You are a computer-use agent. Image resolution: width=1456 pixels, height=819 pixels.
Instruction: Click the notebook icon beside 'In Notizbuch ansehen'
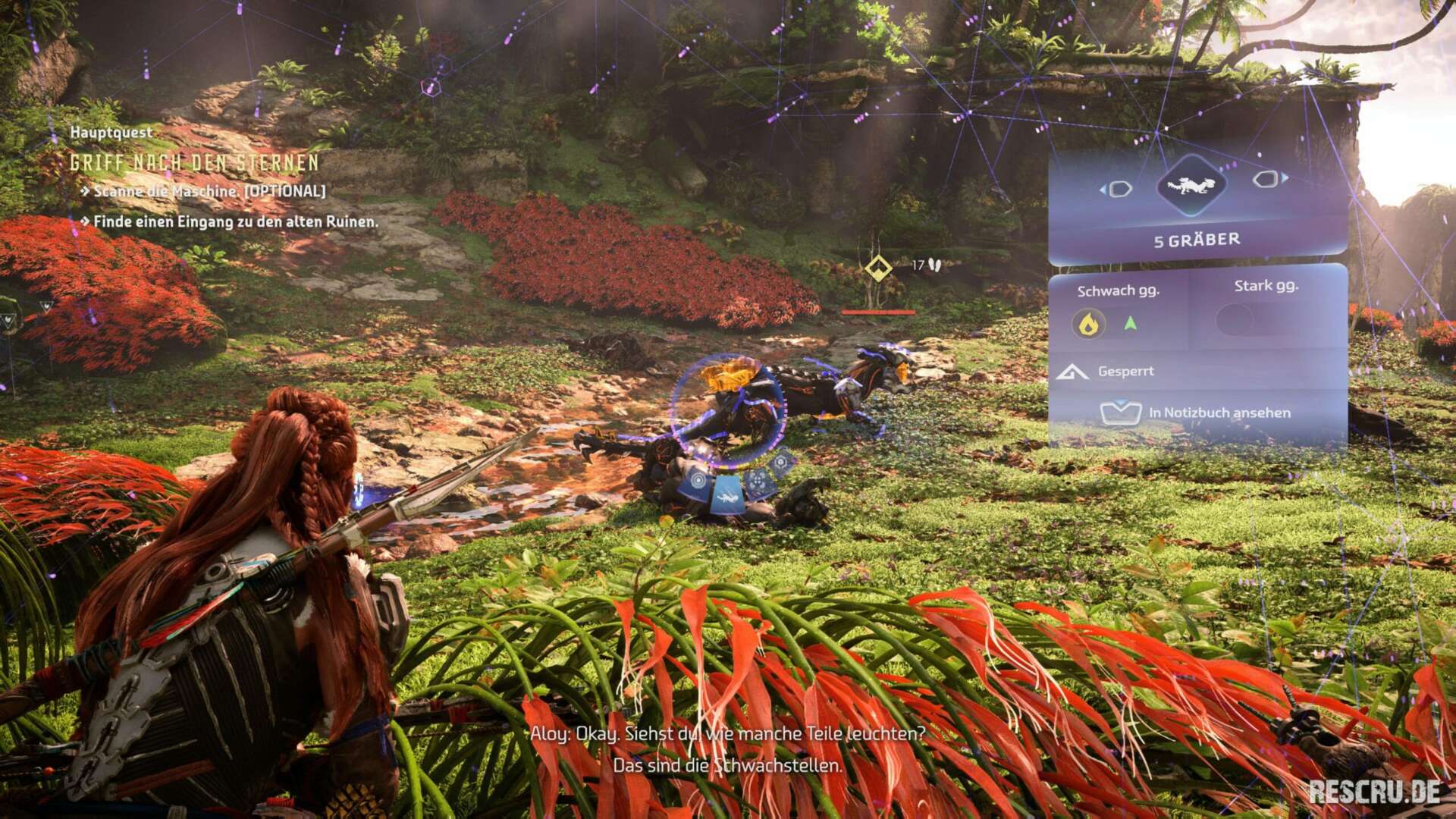[x=1121, y=412]
